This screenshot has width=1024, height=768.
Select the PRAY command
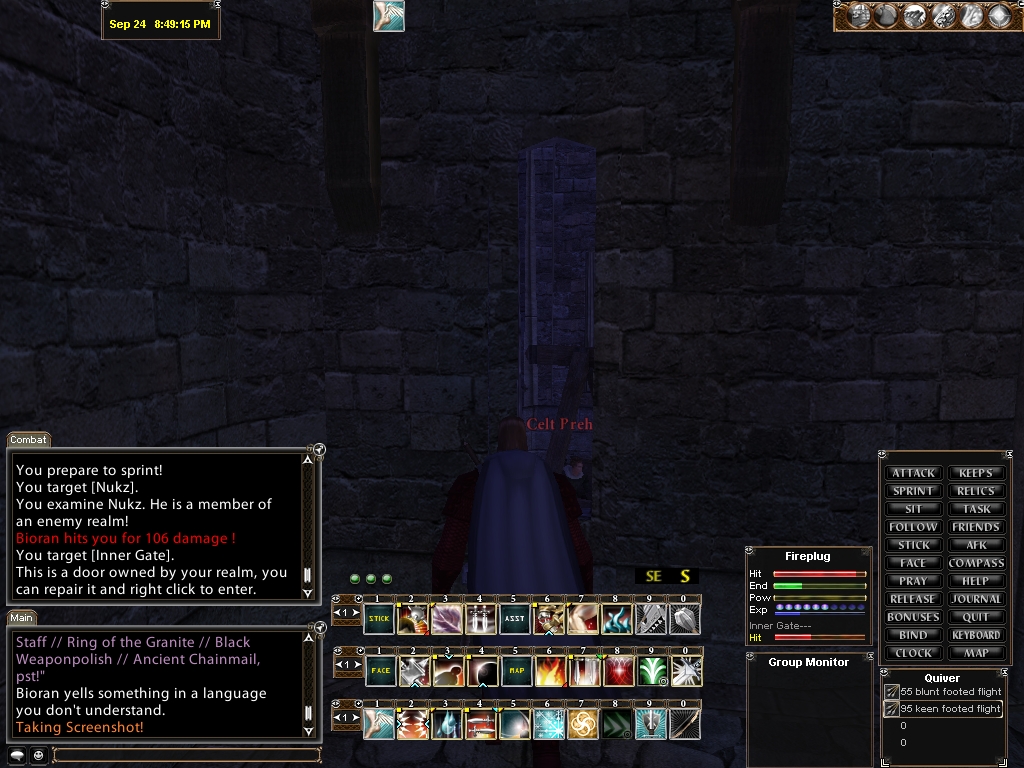pos(913,581)
